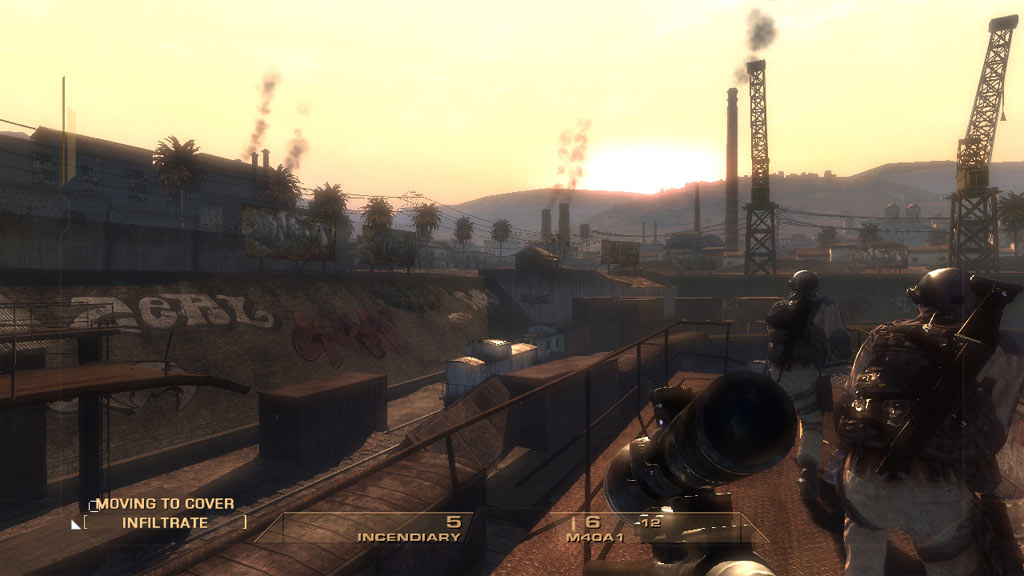Image resolution: width=1024 pixels, height=576 pixels.
Task: Toggle the Infiltrate rules of engagement
Action: [165, 522]
